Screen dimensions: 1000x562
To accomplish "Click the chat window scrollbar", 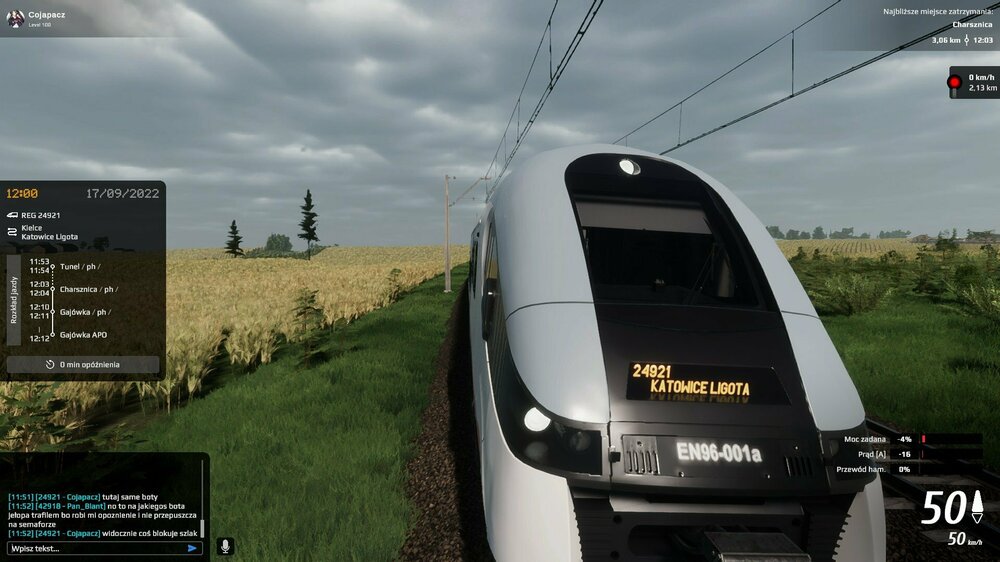I will pyautogui.click(x=202, y=527).
